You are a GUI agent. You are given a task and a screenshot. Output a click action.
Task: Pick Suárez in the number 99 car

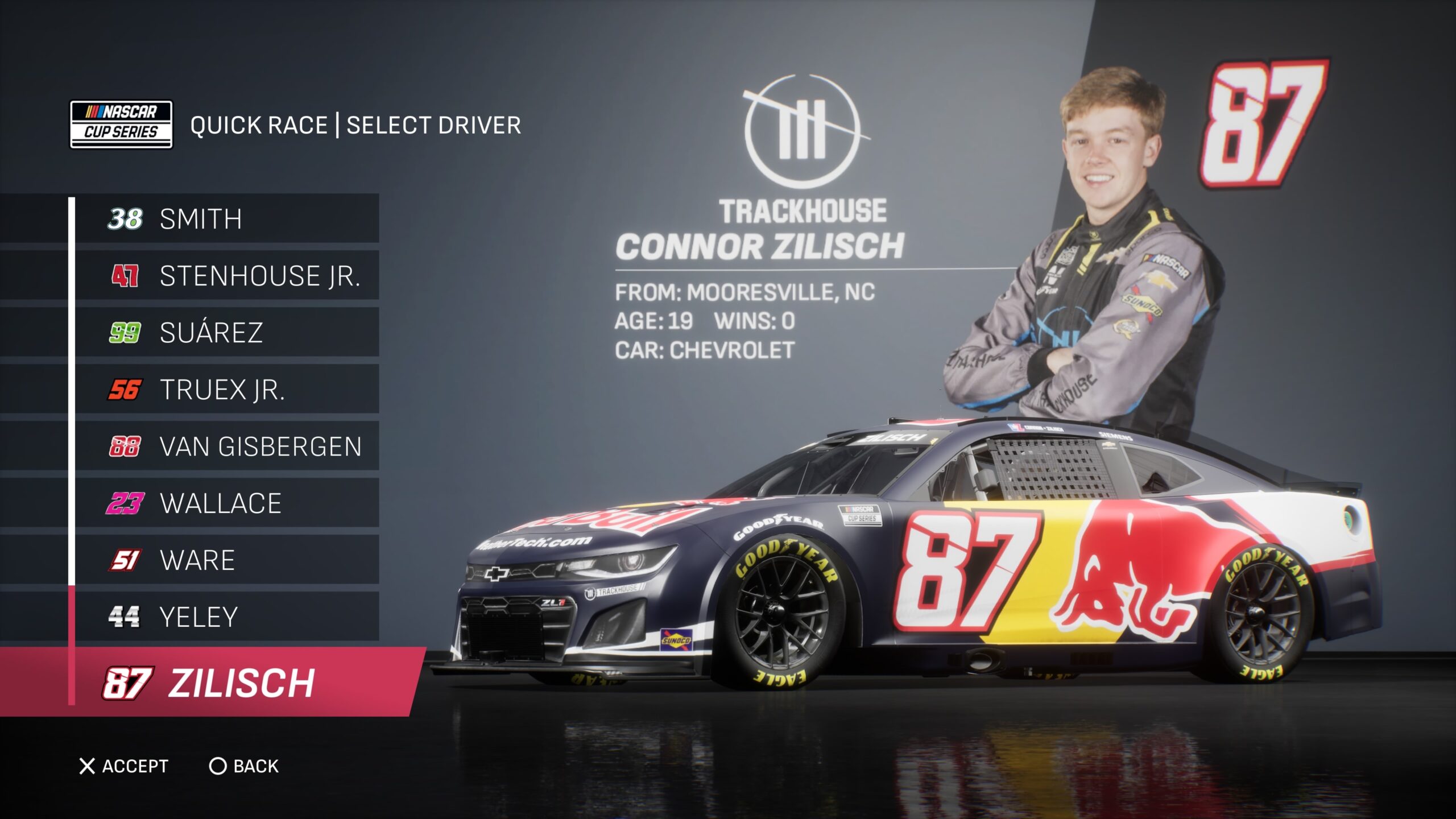tap(227, 333)
